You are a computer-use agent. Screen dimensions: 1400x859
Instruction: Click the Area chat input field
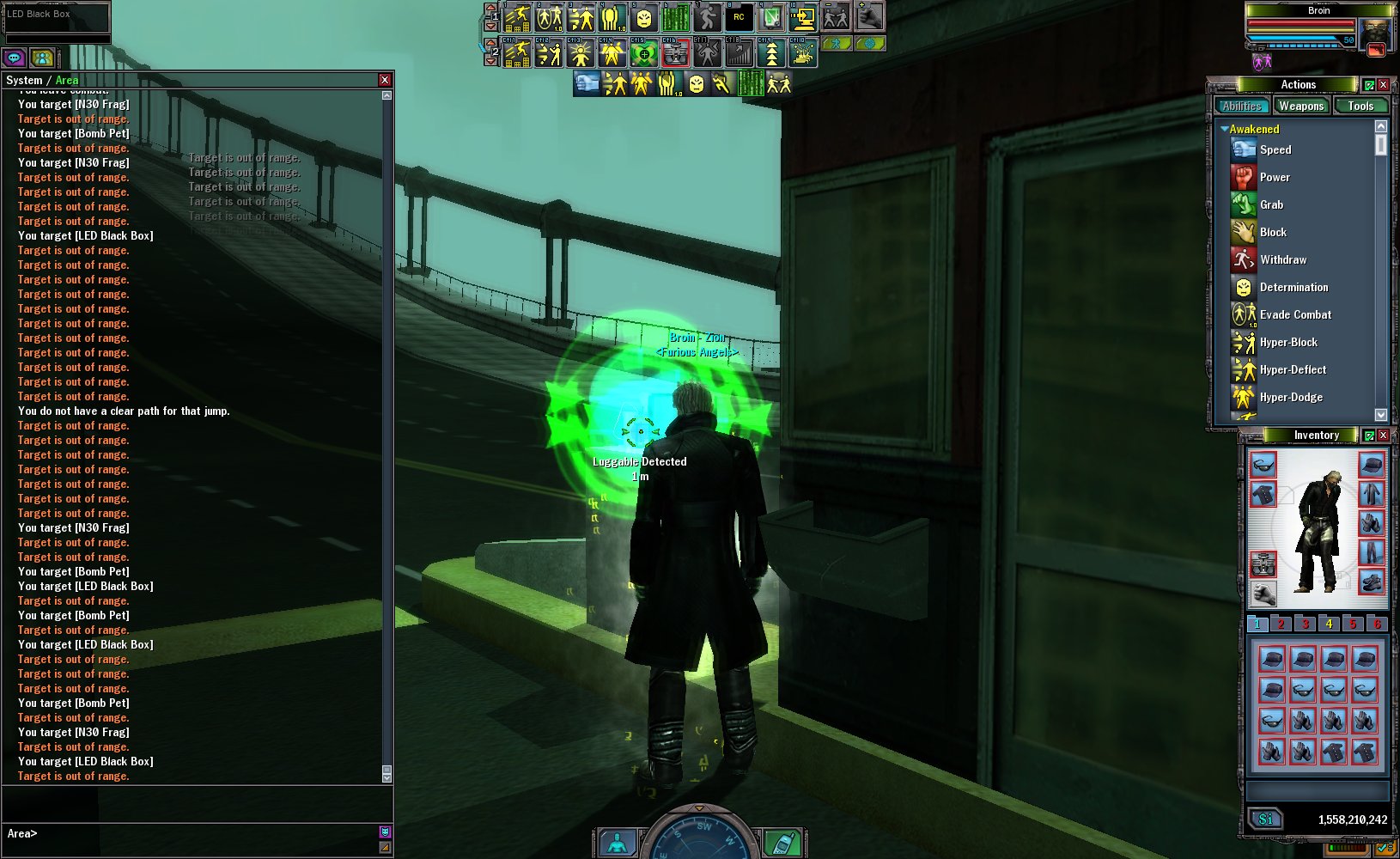(198, 834)
